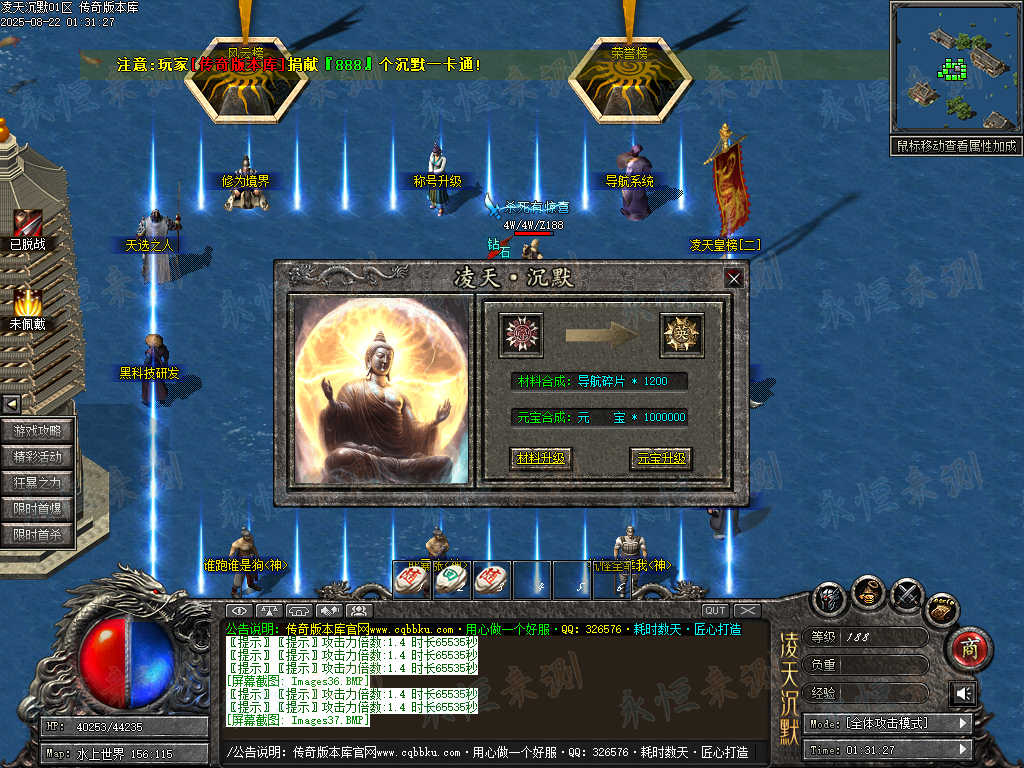1024x768 pixels.
Task: Collapse the side menu with the arrow button
Action: [11, 404]
